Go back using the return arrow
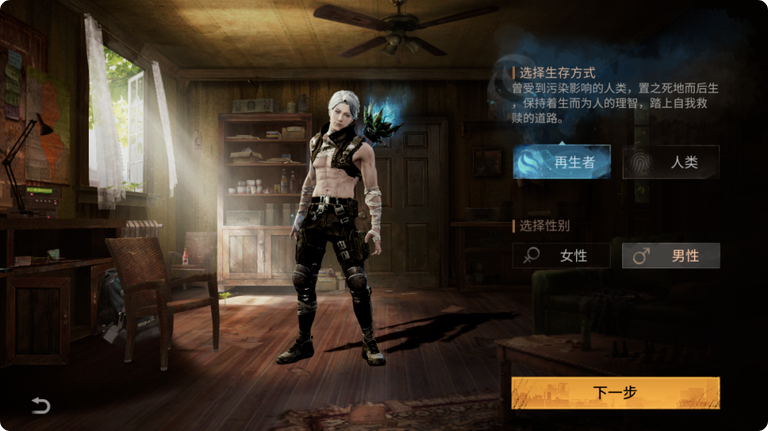This screenshot has width=768, height=431. point(40,405)
